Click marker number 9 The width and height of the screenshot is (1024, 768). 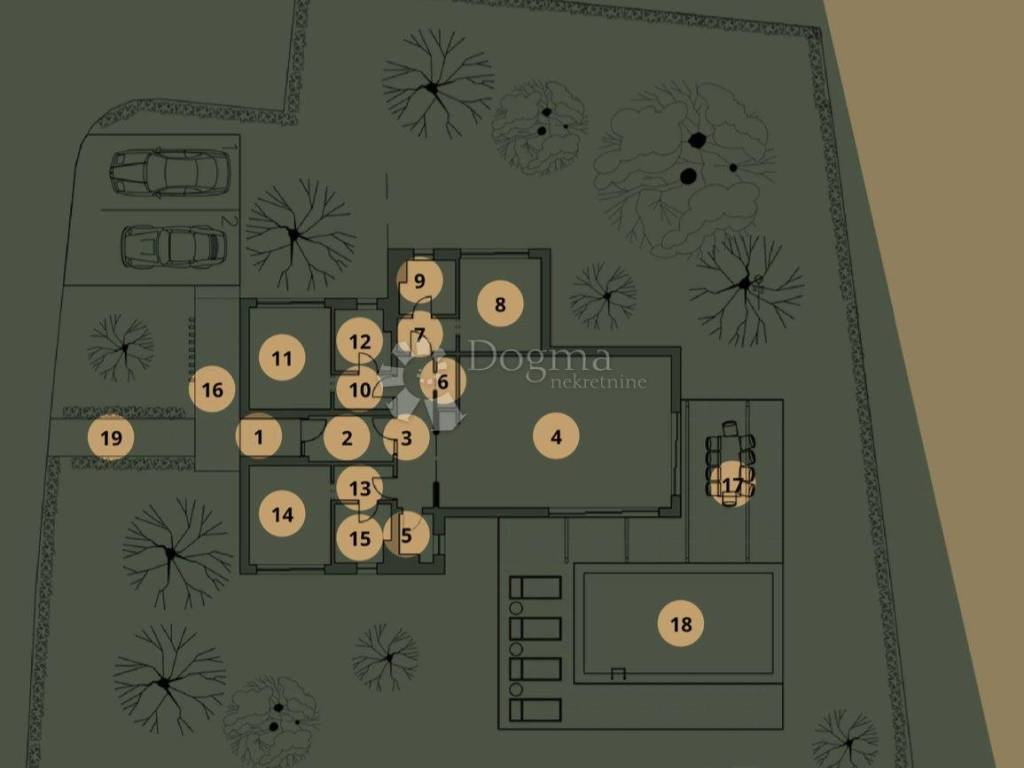click(420, 280)
